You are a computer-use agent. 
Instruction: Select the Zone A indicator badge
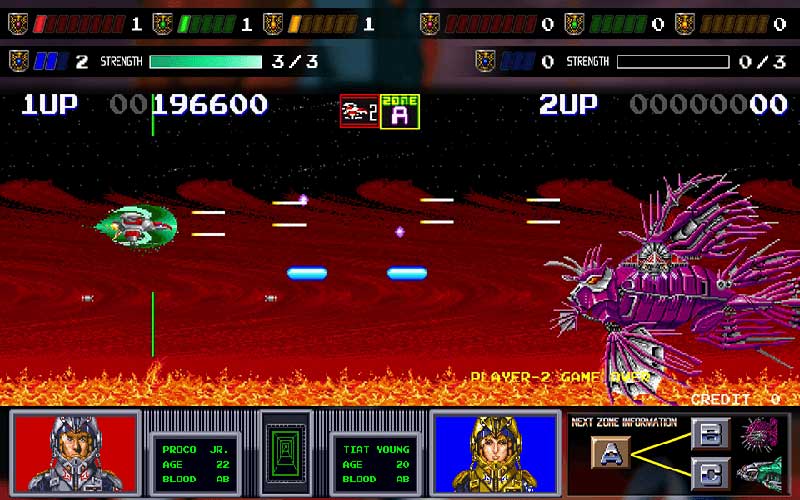400,111
